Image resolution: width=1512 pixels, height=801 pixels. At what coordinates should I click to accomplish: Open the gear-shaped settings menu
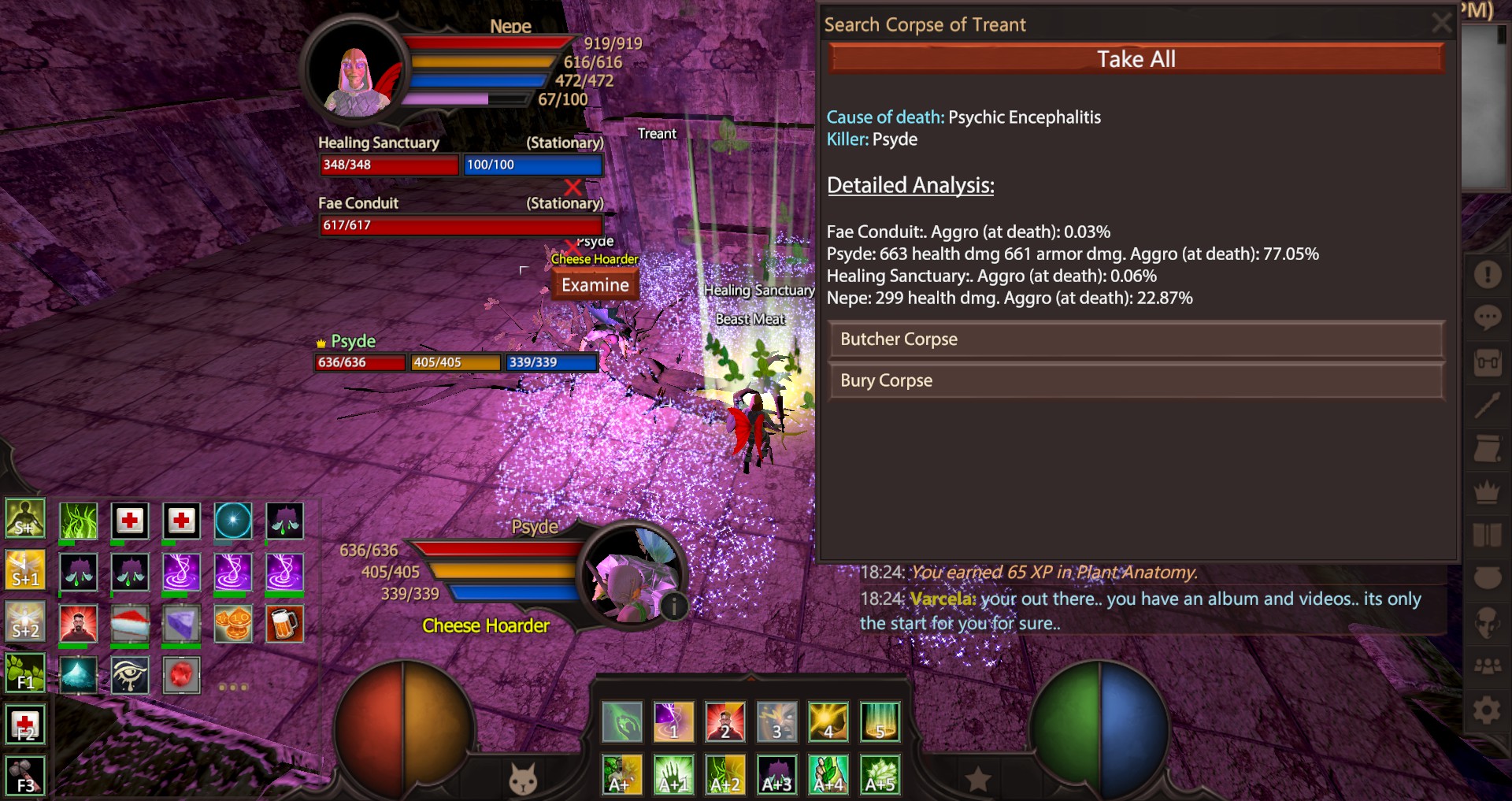[x=1487, y=711]
